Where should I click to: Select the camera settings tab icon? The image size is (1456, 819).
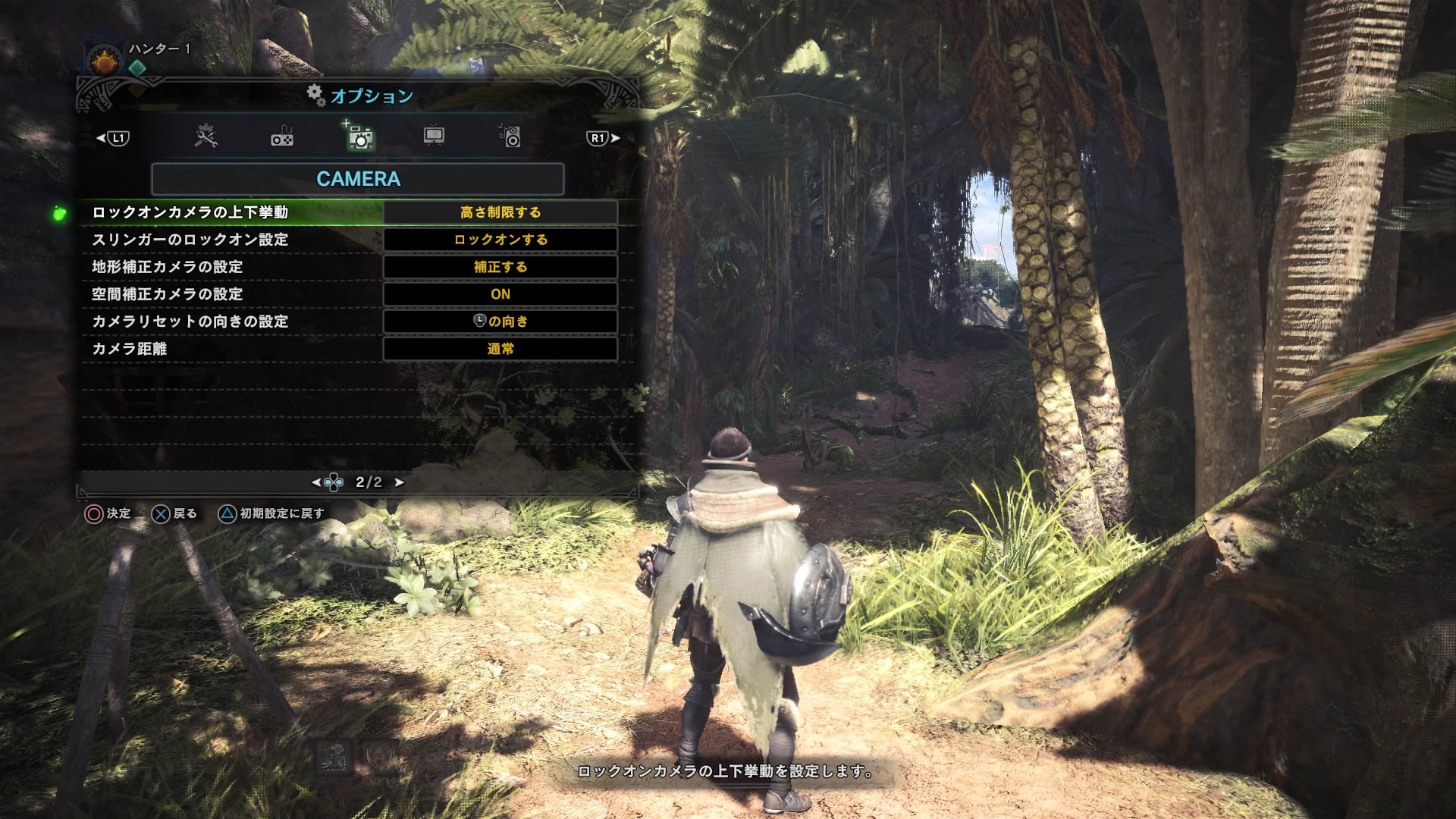[359, 137]
